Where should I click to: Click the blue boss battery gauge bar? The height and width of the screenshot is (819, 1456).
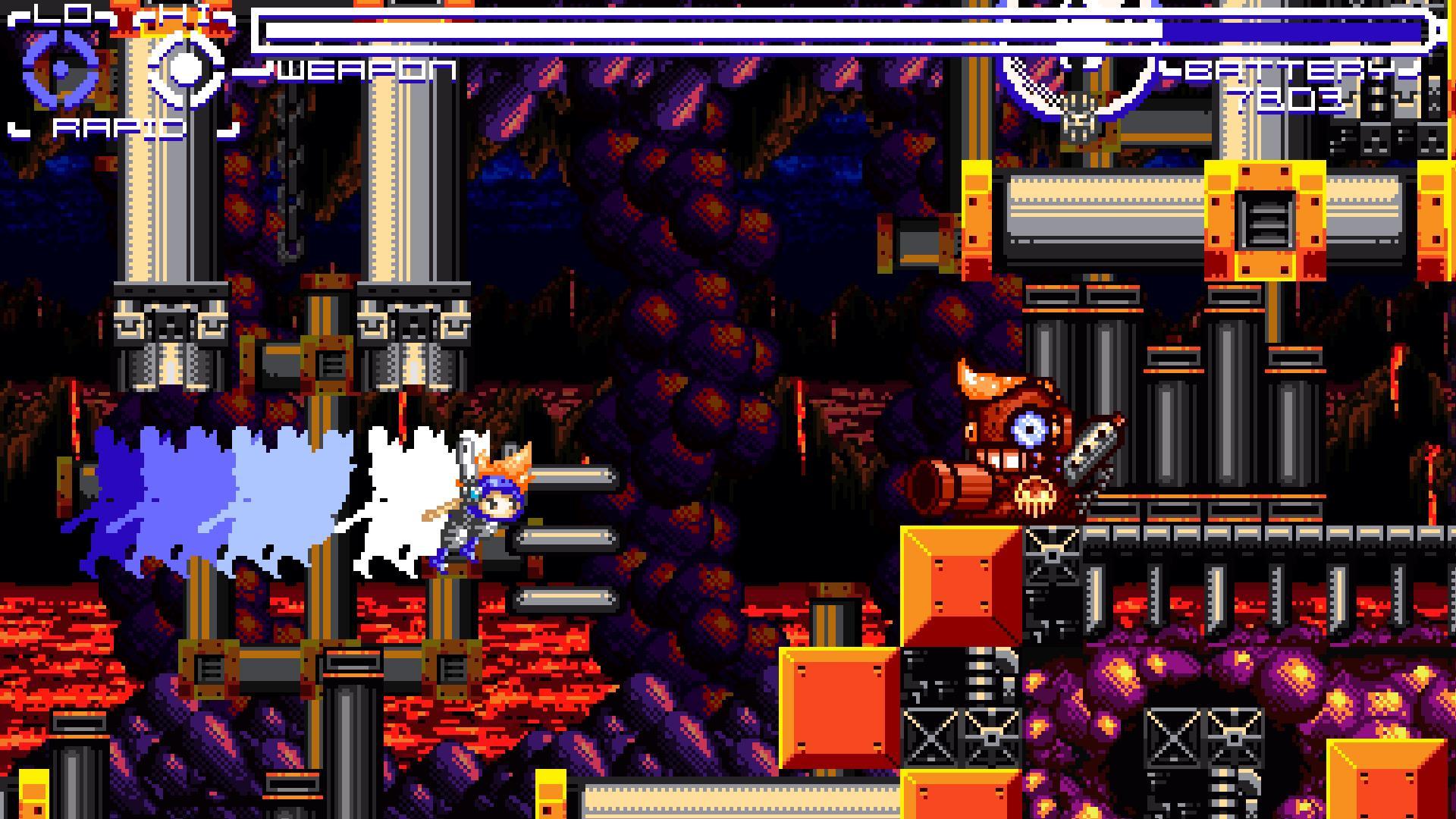click(1289, 30)
